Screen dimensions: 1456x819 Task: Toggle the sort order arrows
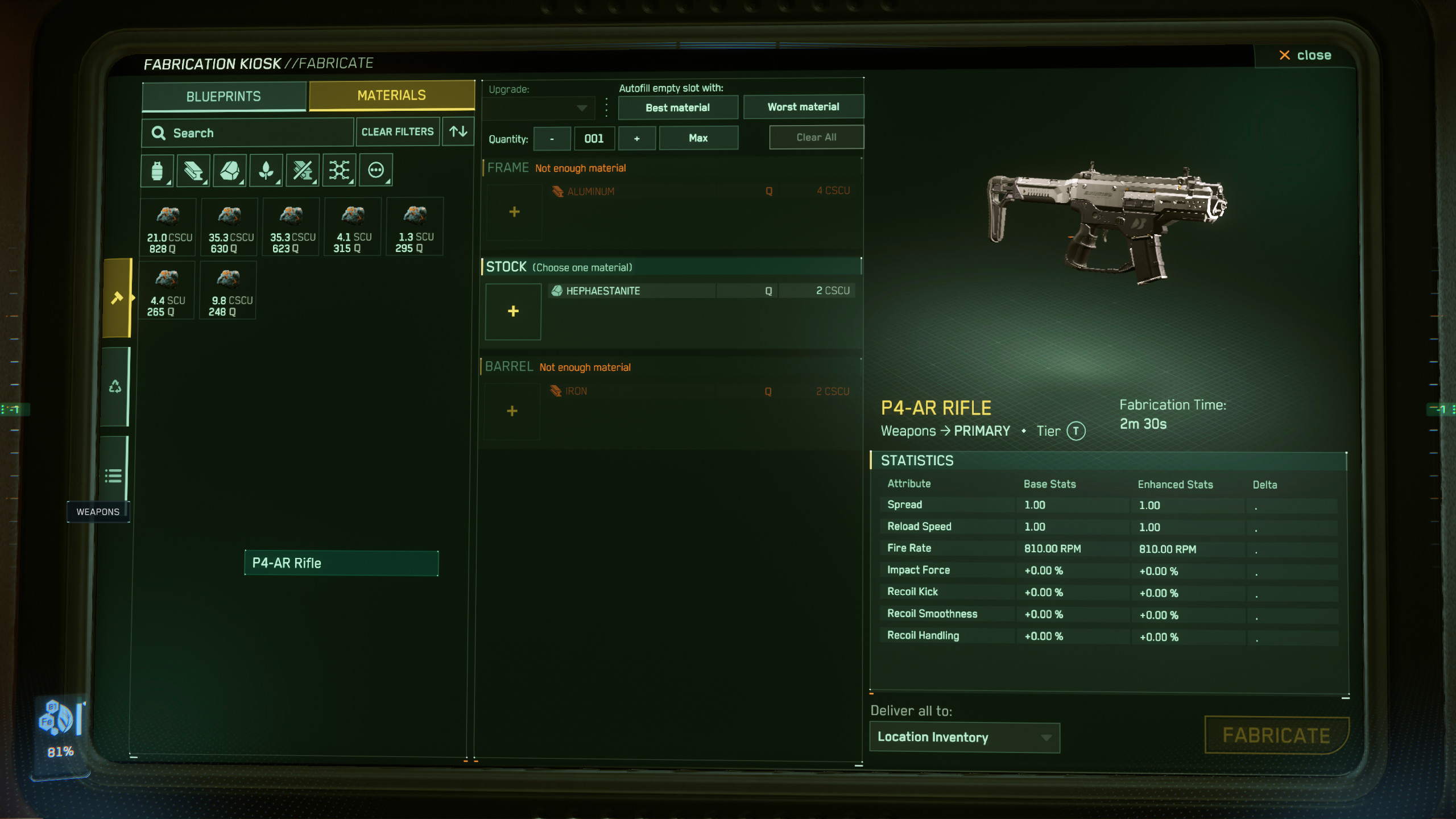click(458, 132)
